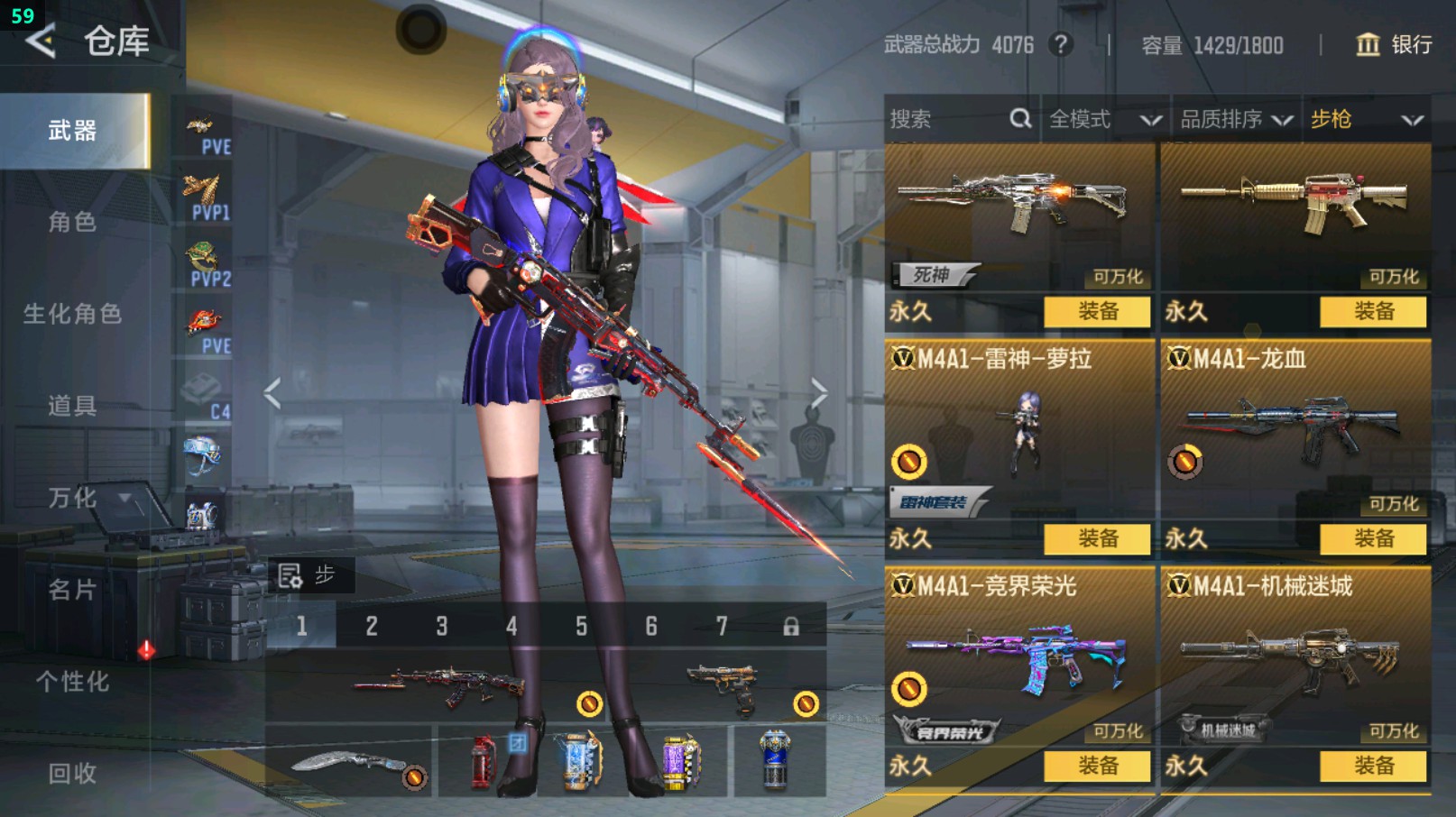This screenshot has width=1456, height=817.
Task: Open the 万化 category
Action: (x=72, y=498)
